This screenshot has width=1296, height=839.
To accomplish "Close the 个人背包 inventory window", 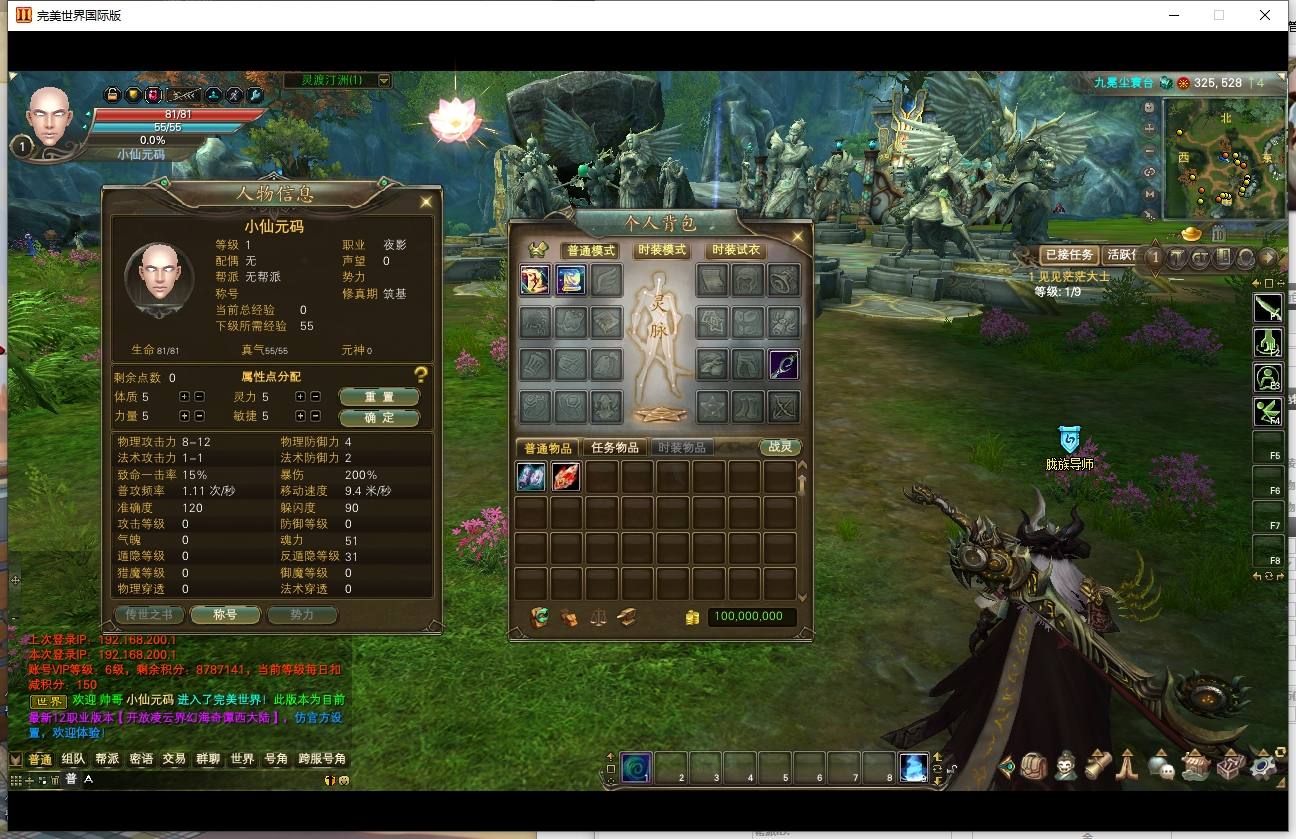I will coord(798,237).
